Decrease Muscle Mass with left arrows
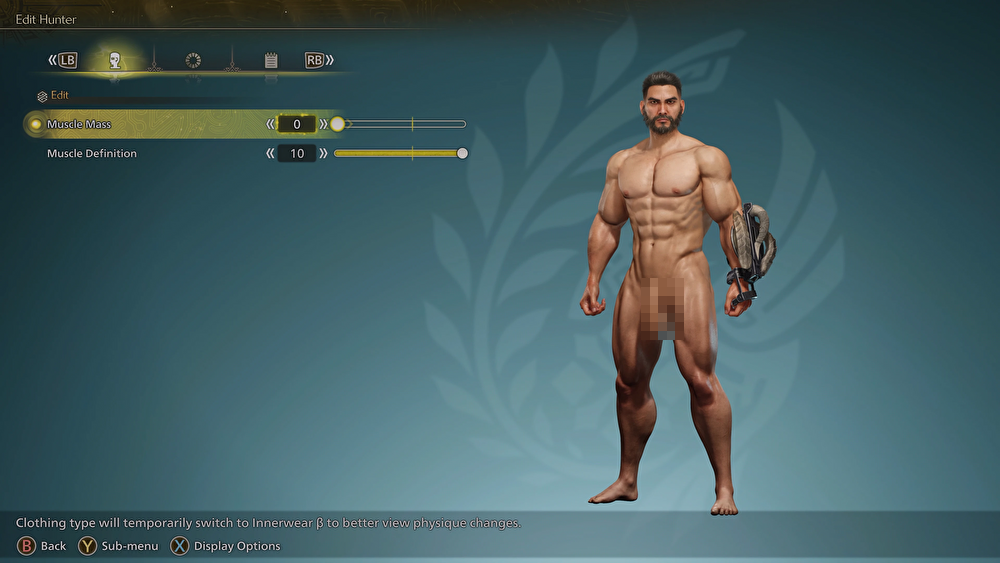1000x563 pixels. 269,125
